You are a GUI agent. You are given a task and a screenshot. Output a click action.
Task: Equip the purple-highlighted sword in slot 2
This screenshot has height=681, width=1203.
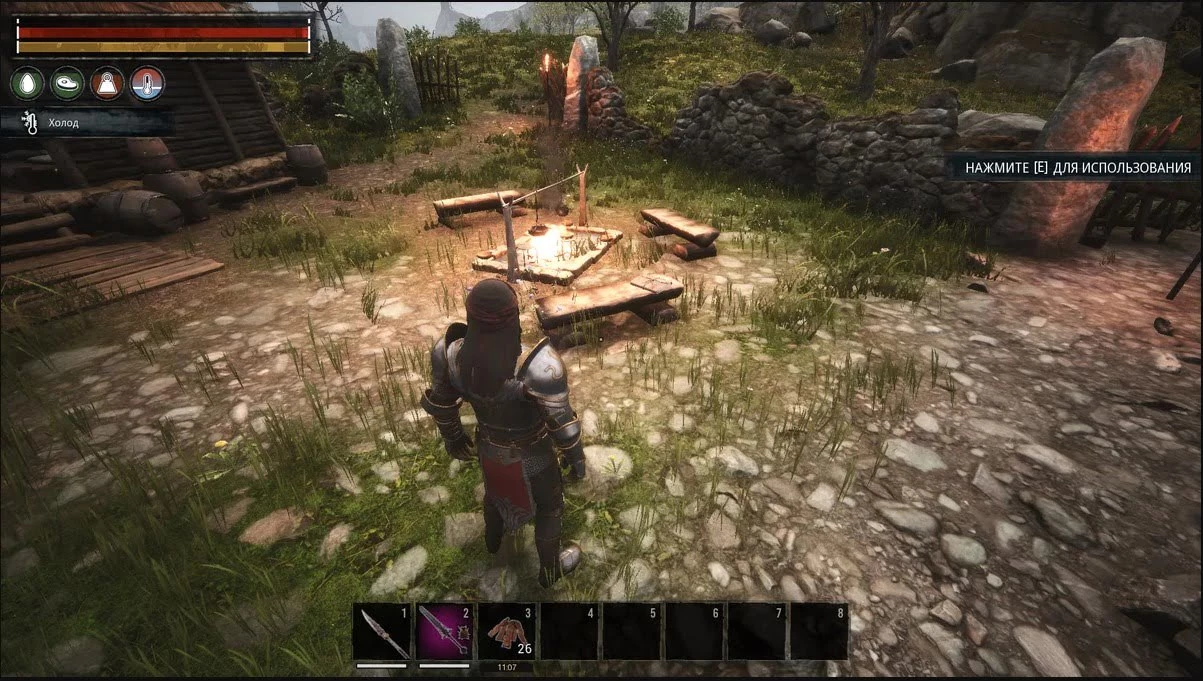click(446, 632)
